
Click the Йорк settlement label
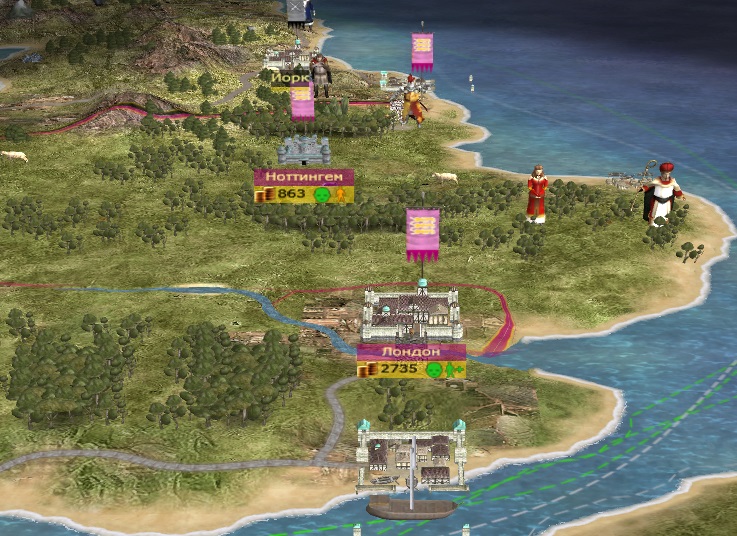click(x=290, y=77)
